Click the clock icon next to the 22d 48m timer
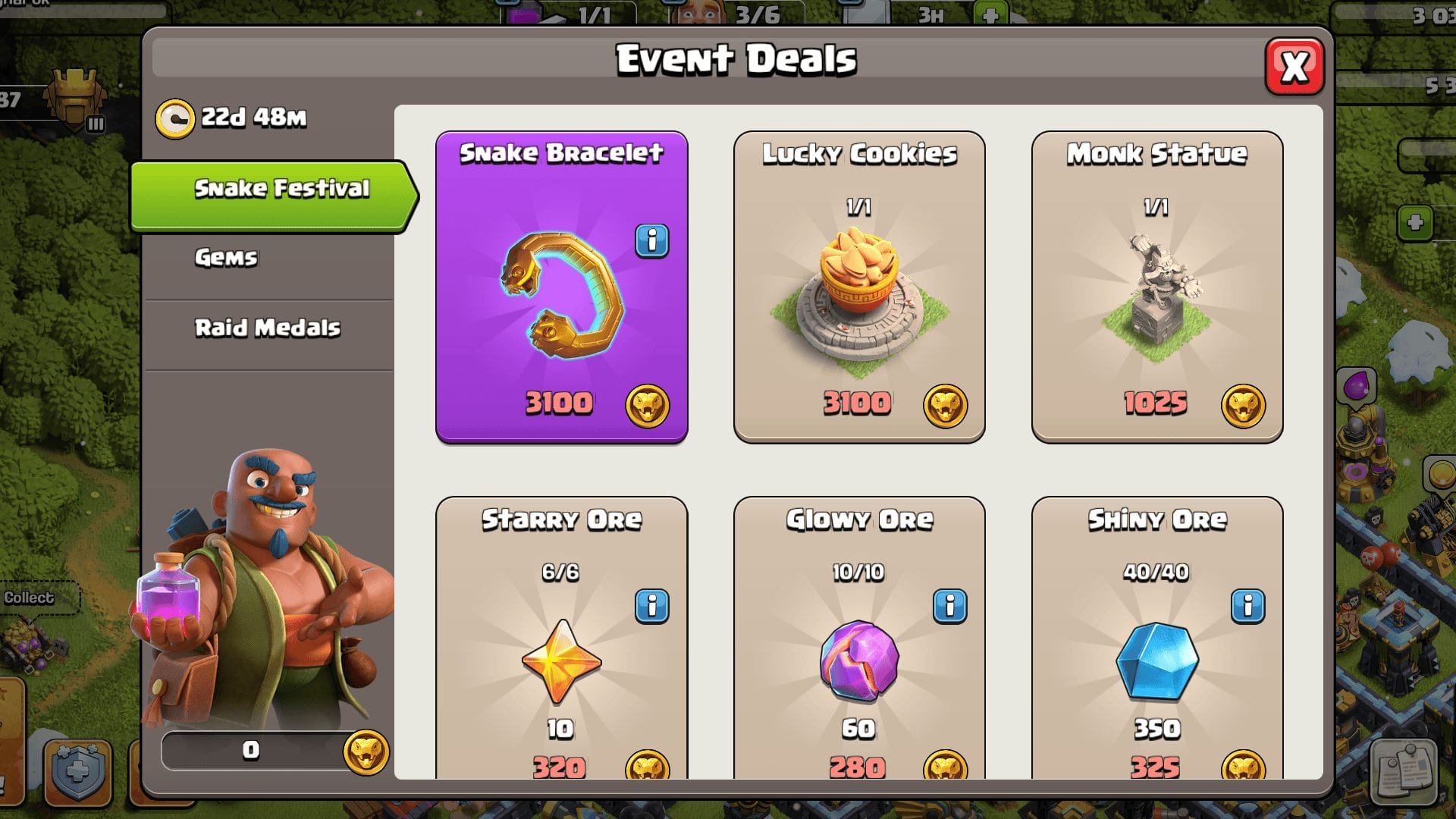The width and height of the screenshot is (1456, 819). click(176, 118)
